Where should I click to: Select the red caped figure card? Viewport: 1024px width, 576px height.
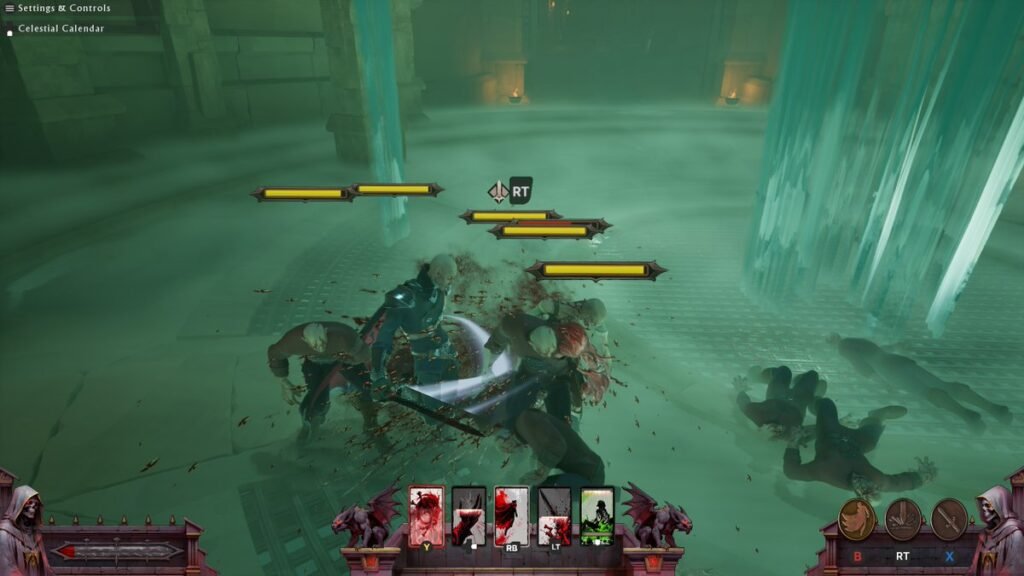coord(512,515)
